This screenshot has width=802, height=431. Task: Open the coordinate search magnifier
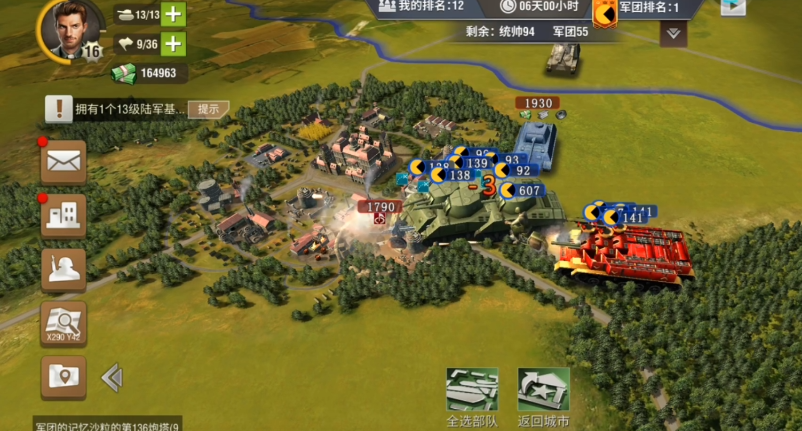point(63,323)
